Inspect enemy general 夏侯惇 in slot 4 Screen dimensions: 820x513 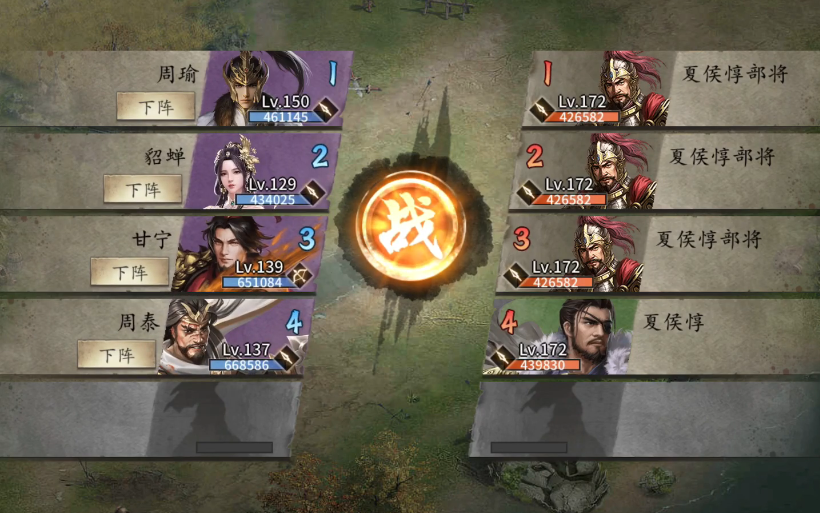tap(583, 336)
